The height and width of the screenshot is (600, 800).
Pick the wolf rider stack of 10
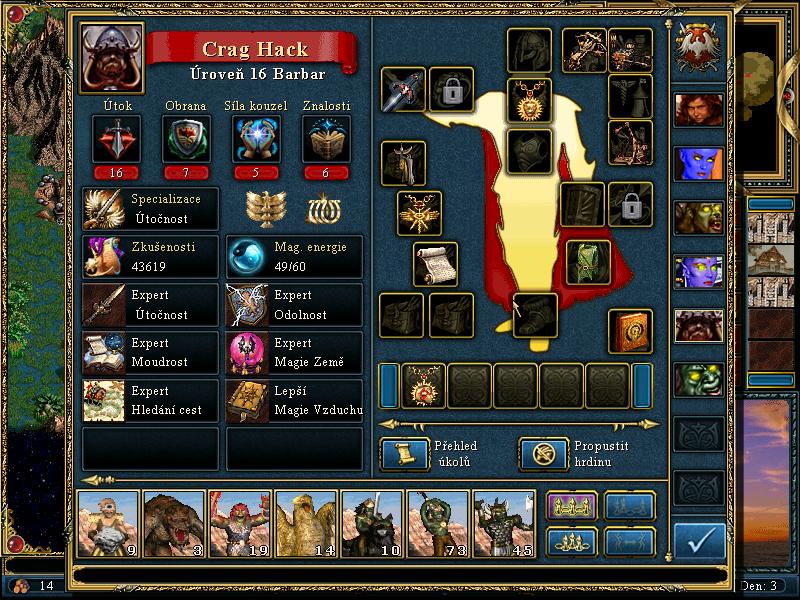coord(372,523)
